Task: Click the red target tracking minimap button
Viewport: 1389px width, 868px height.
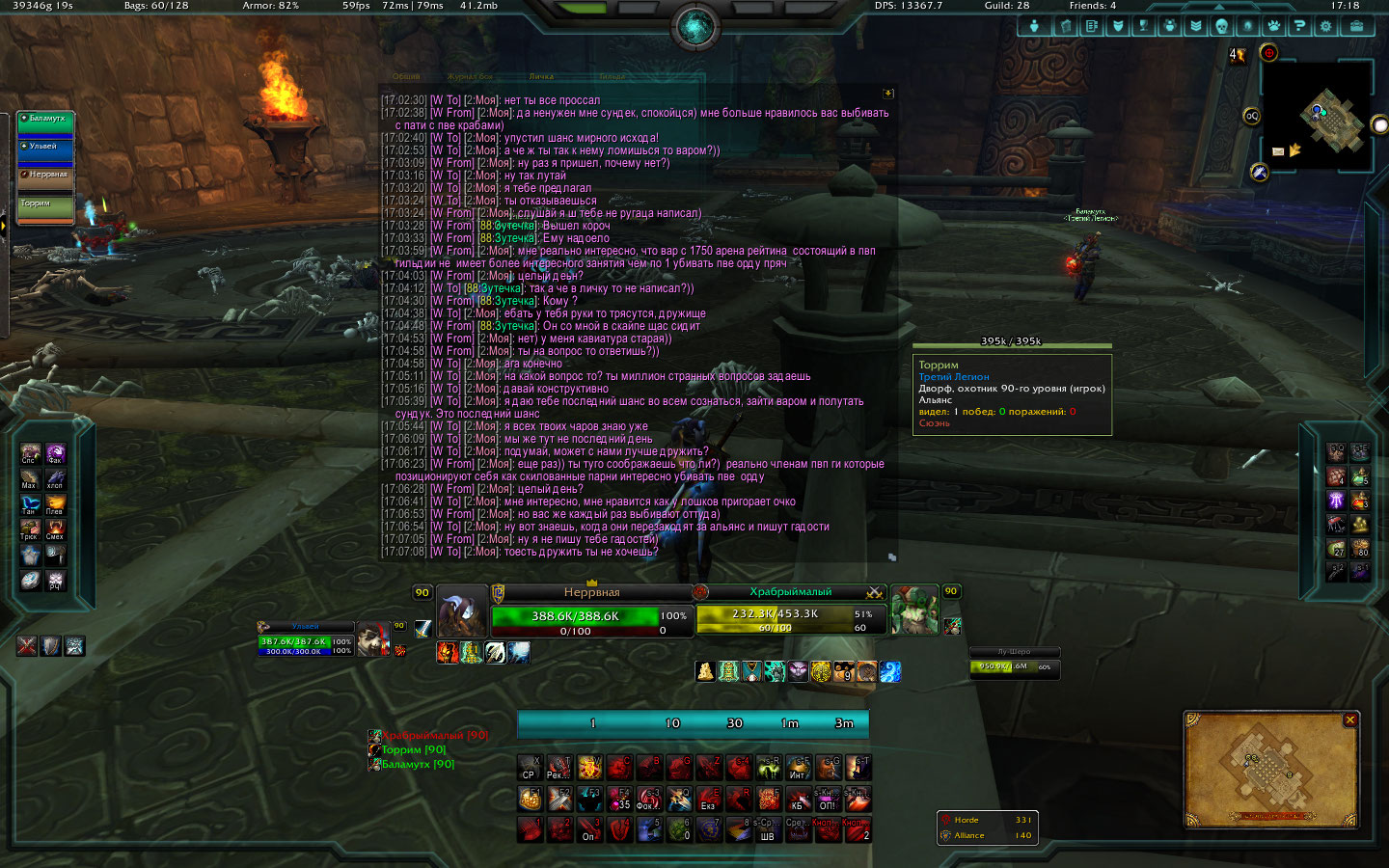Action: 1268,53
